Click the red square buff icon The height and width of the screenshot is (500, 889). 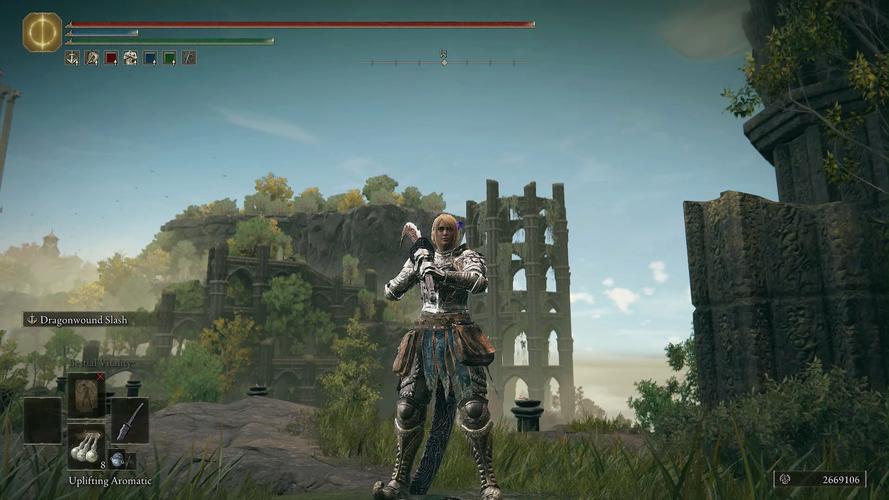point(111,58)
